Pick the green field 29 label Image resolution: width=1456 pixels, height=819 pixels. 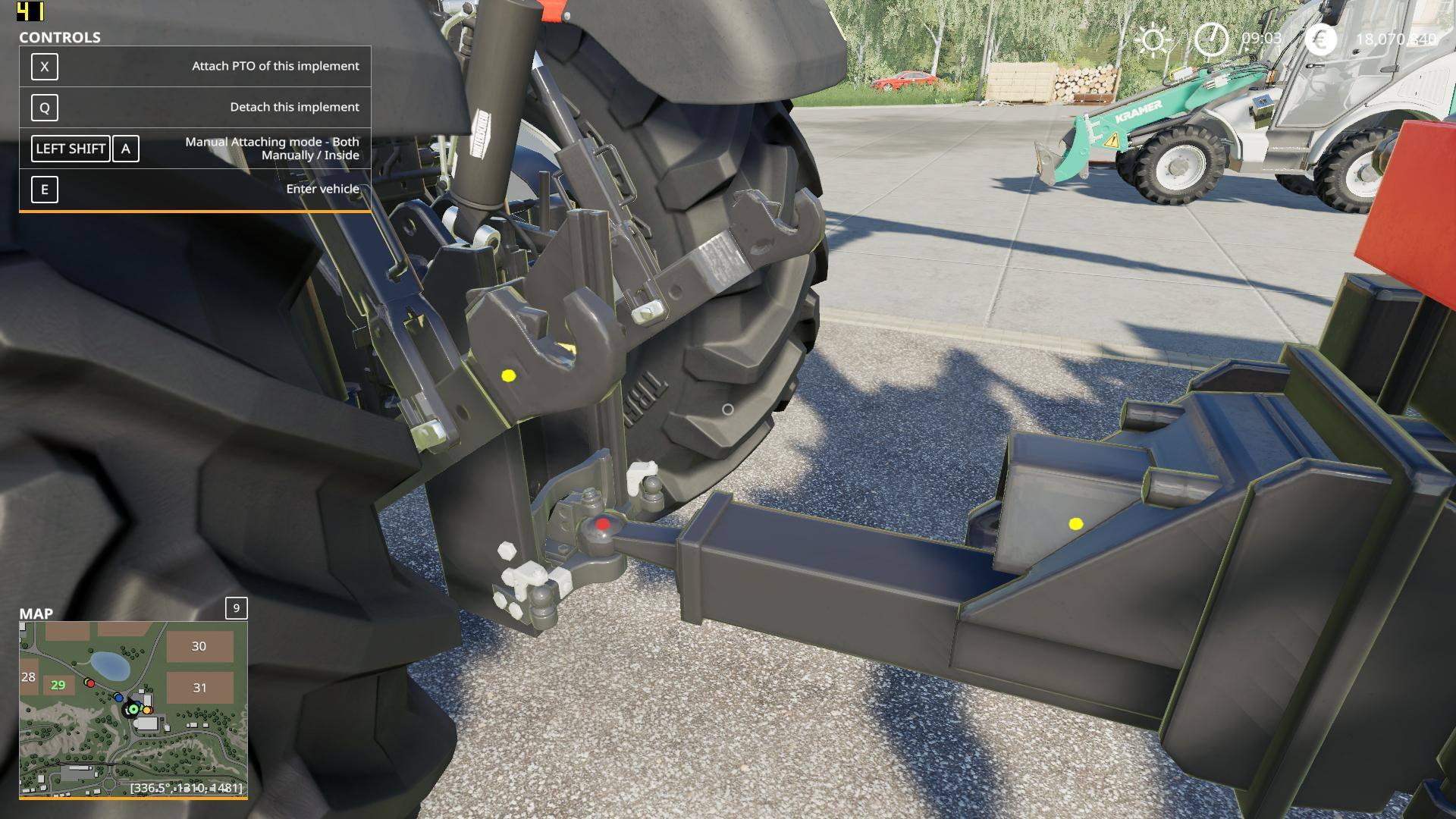click(x=58, y=685)
